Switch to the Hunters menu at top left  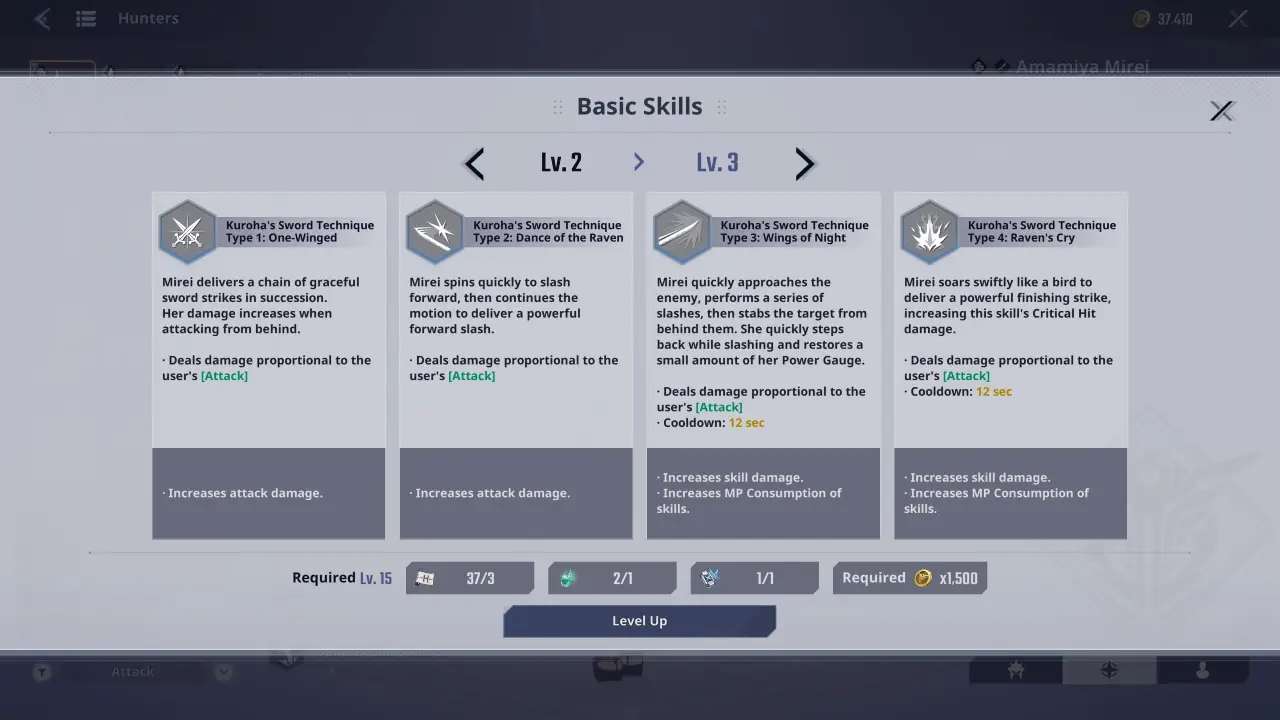(x=148, y=18)
